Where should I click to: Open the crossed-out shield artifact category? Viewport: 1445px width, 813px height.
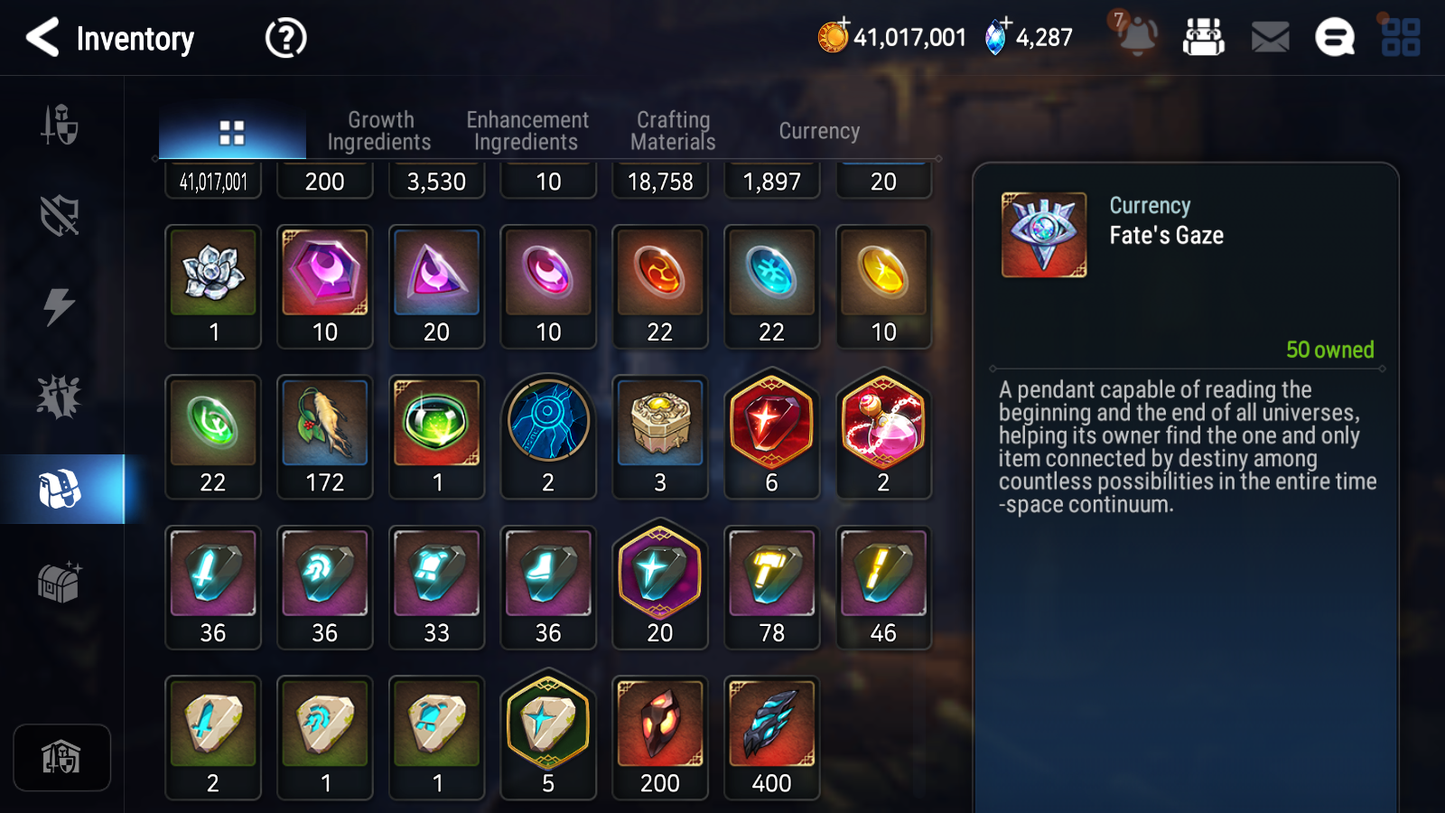pyautogui.click(x=62, y=215)
